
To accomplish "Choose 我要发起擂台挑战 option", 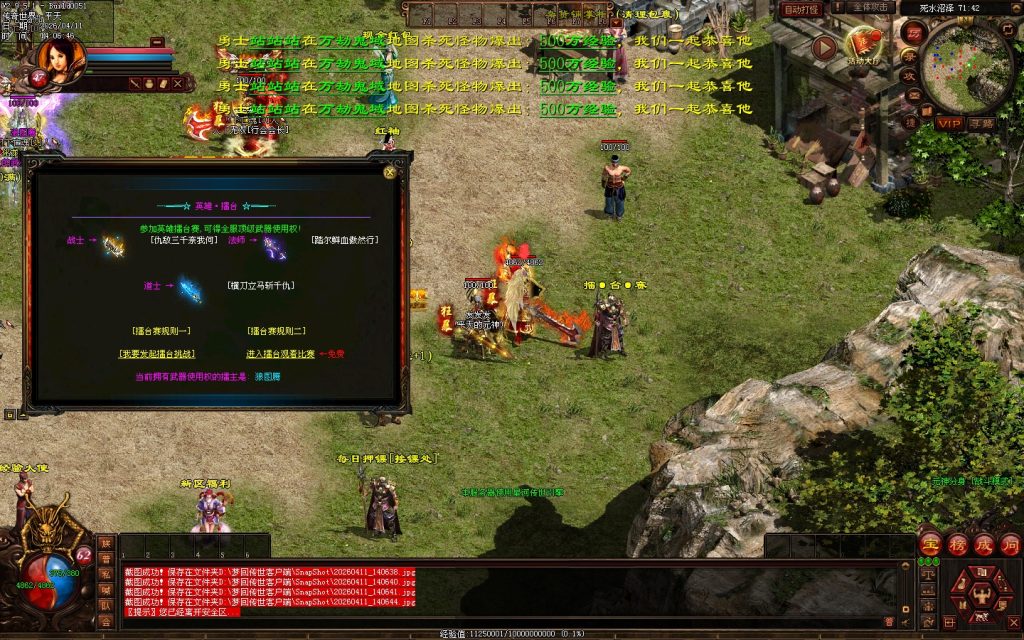I will pyautogui.click(x=157, y=354).
